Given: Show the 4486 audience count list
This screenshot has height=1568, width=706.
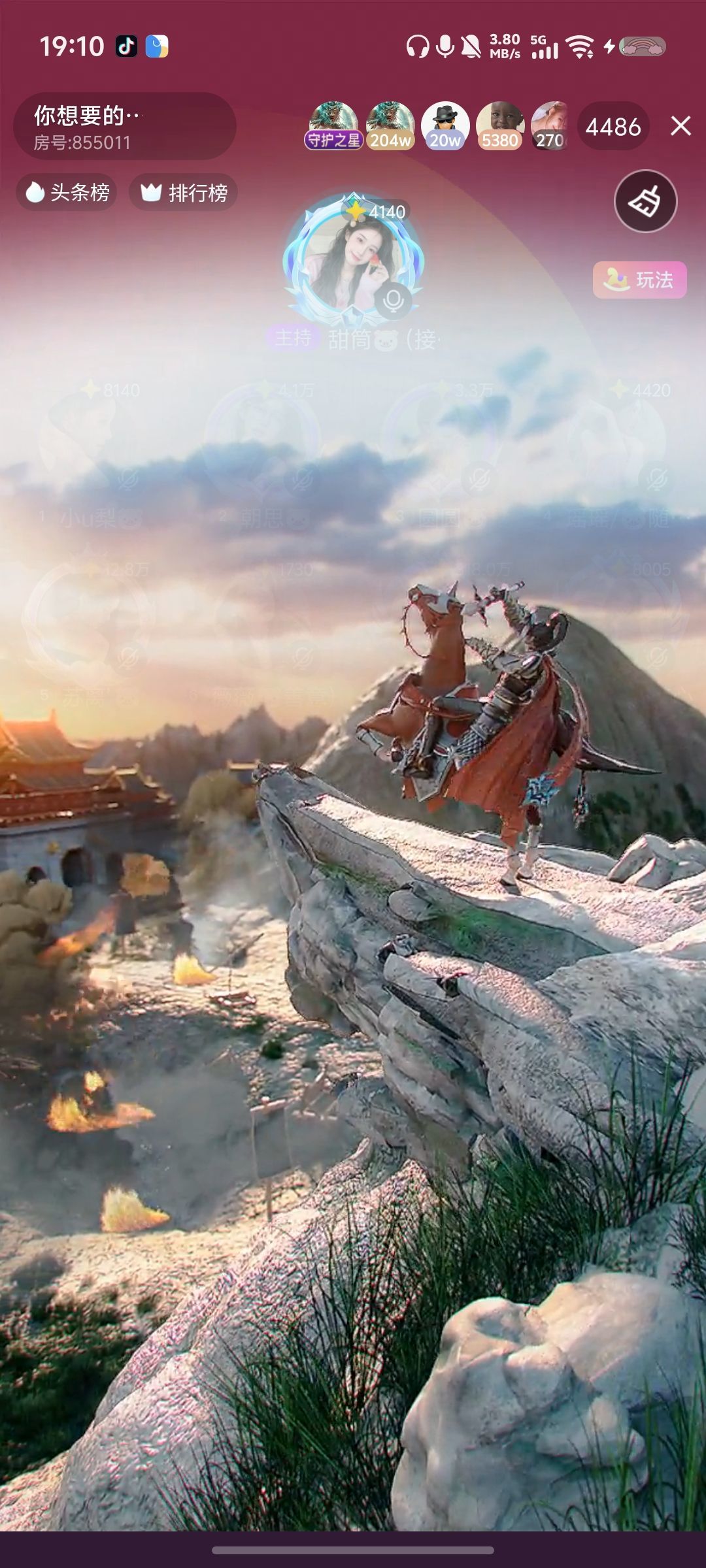Looking at the screenshot, I should click(x=613, y=127).
